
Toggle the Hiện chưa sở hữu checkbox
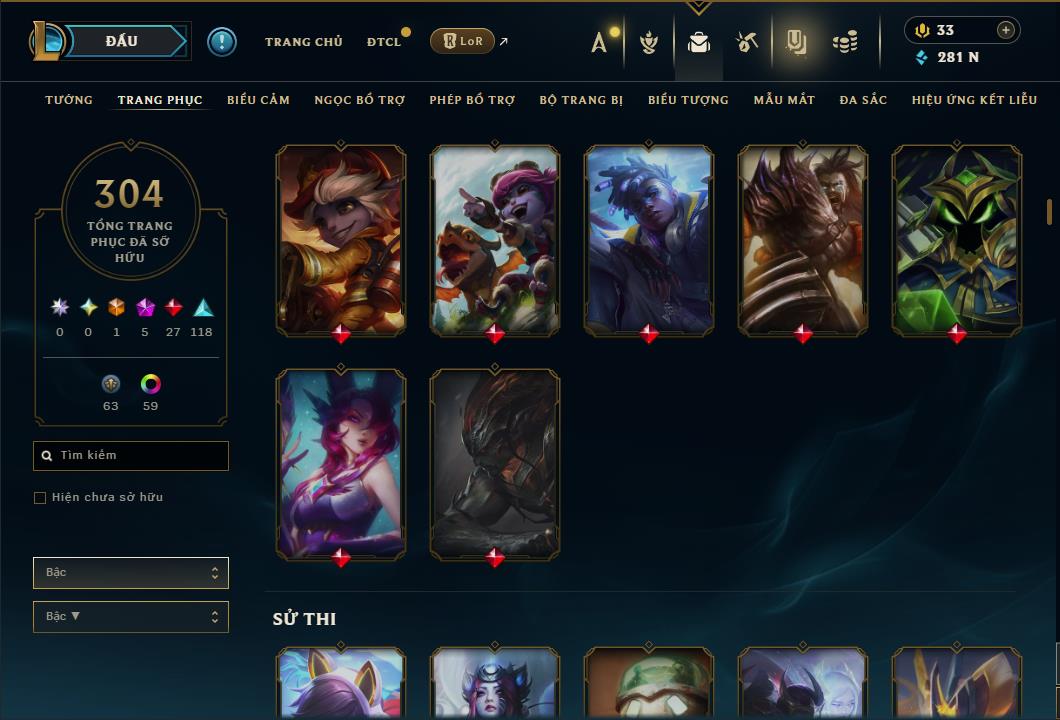coord(40,498)
